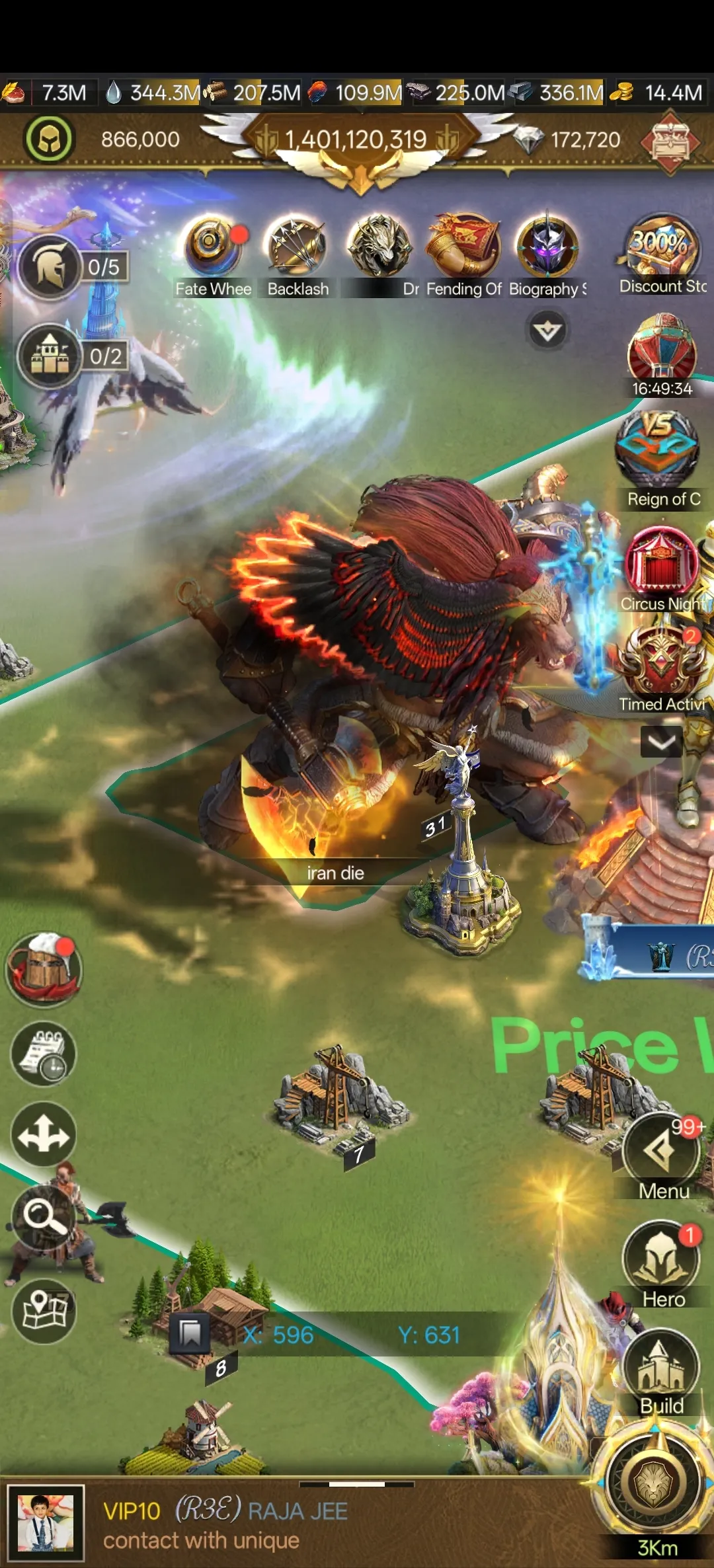Open the castle queue showing 0/2

50,356
